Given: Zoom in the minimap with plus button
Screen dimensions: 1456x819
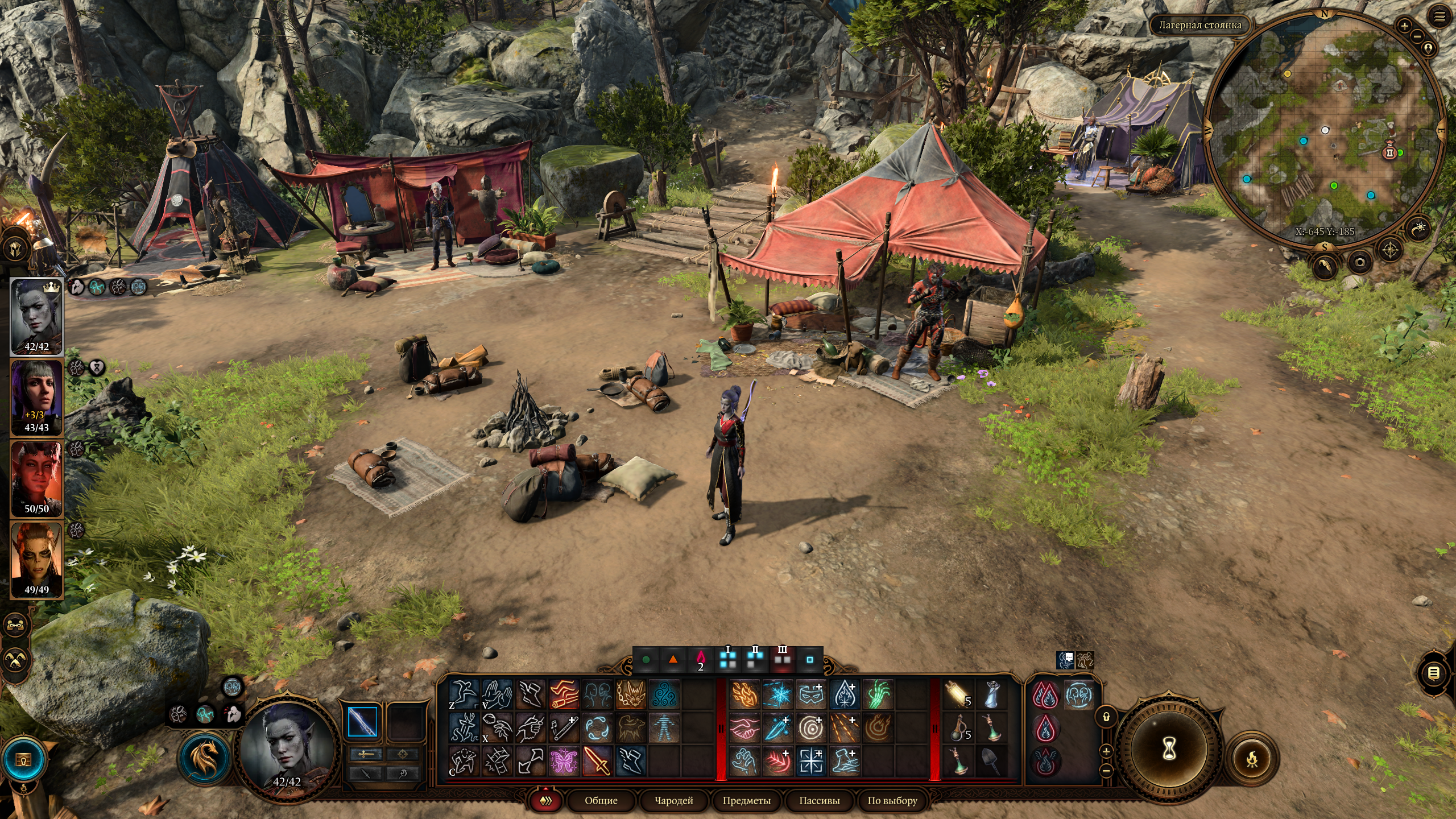Looking at the screenshot, I should [x=1404, y=26].
